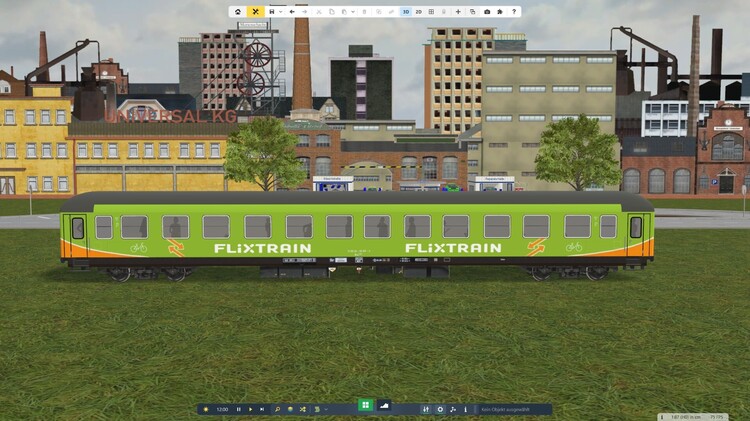
Task: Save using the floppy disk icon
Action: [272, 12]
